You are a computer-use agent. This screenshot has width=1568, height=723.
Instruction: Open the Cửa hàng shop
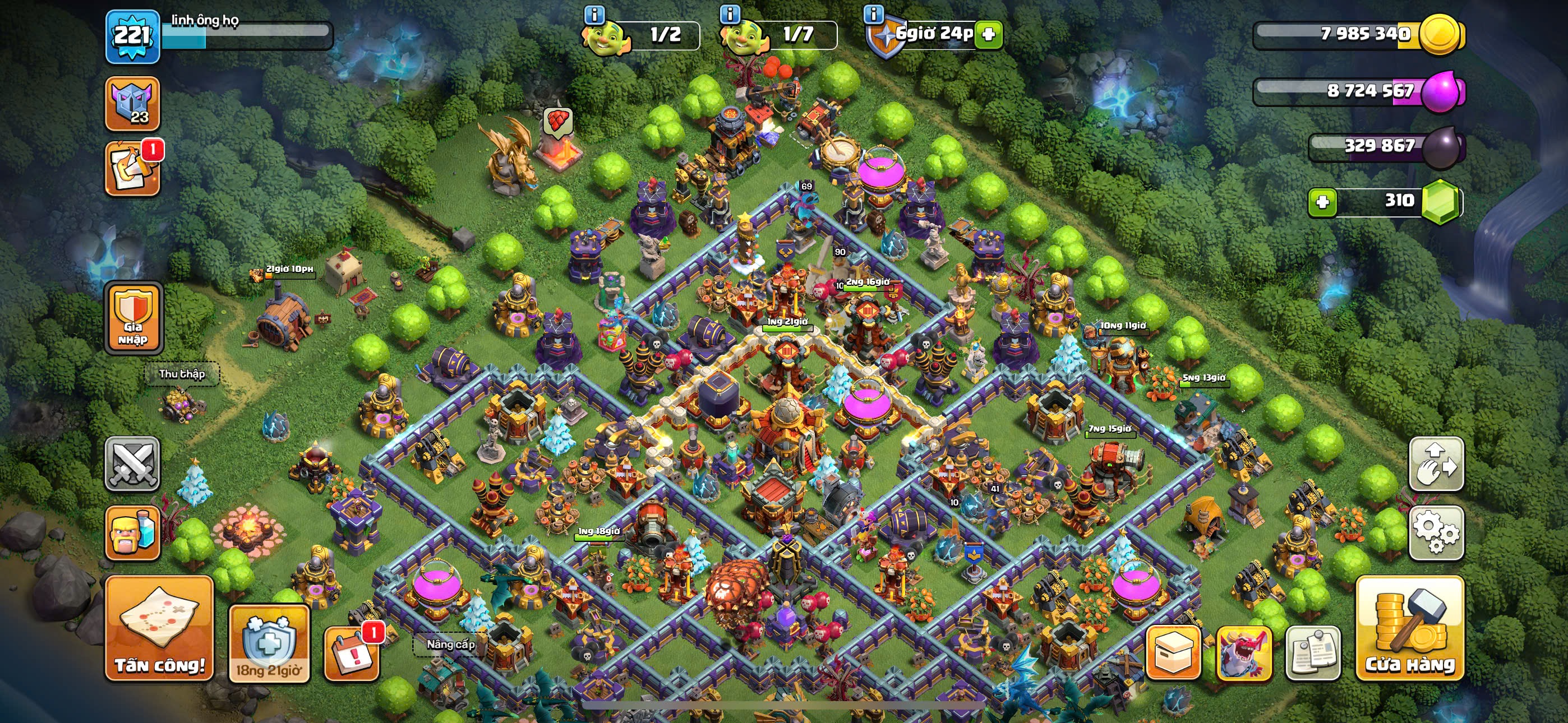click(1409, 628)
